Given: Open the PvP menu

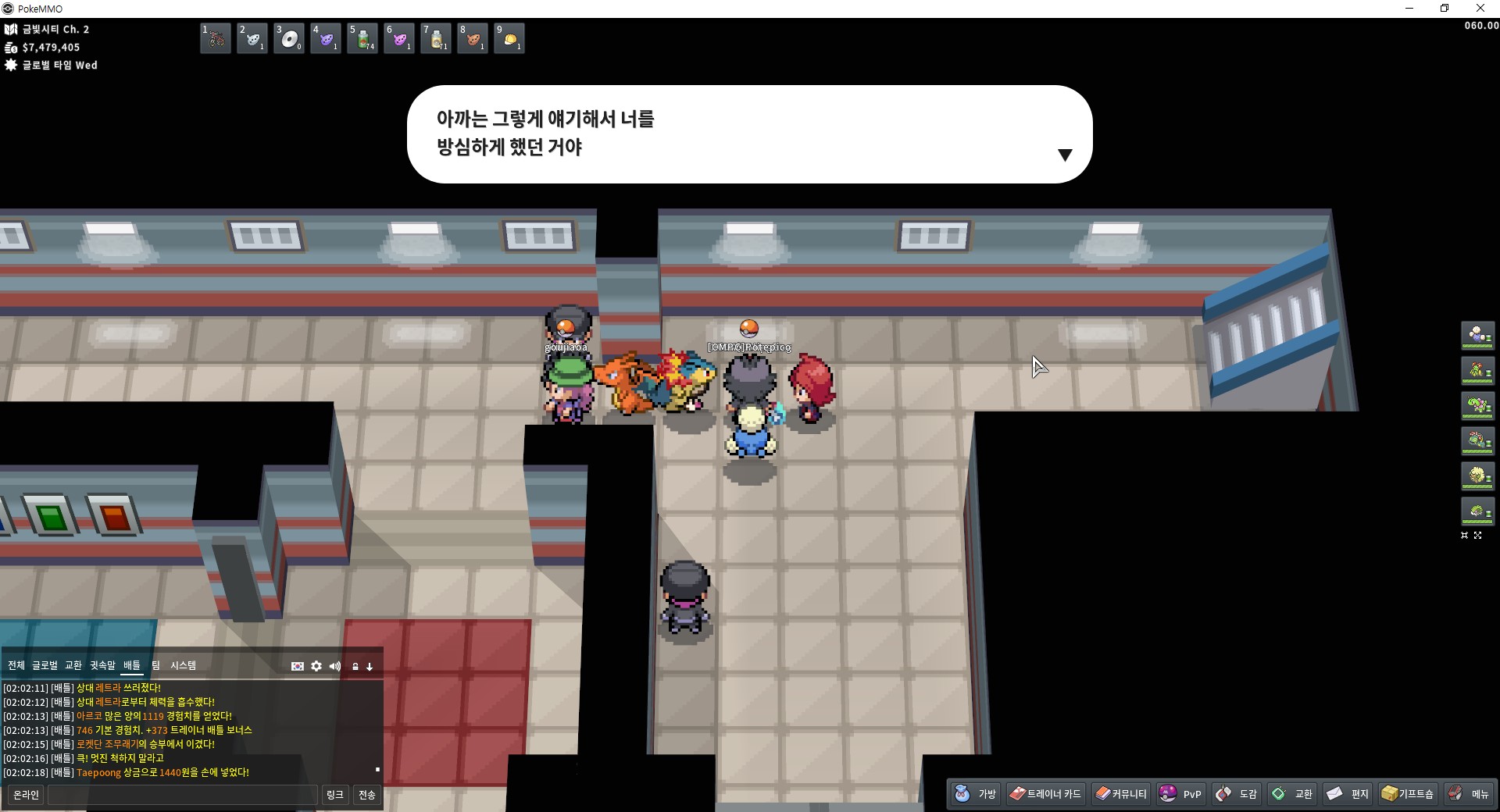Looking at the screenshot, I should (x=1180, y=794).
